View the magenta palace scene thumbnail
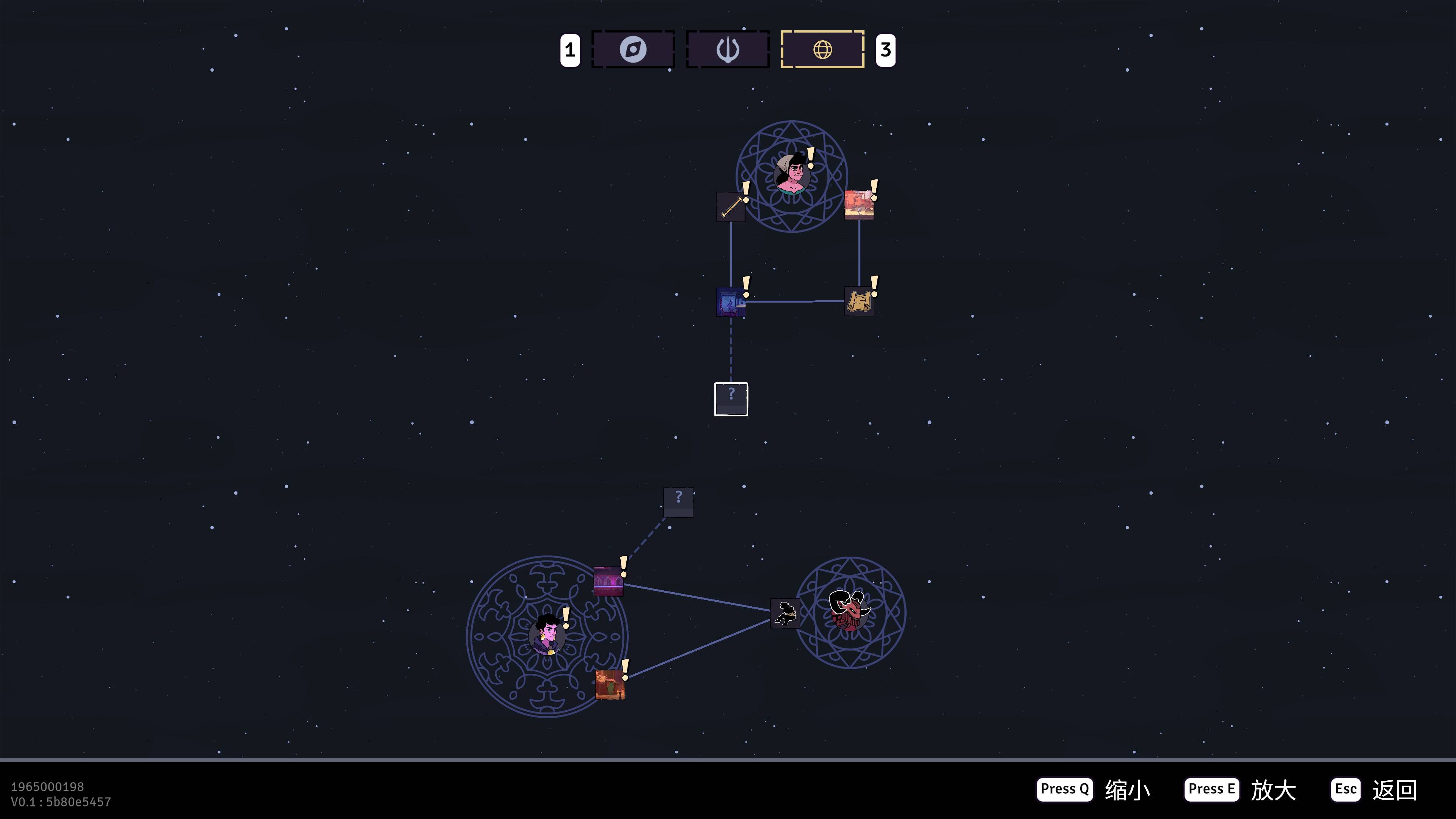Image resolution: width=1456 pixels, height=819 pixels. coord(608,582)
